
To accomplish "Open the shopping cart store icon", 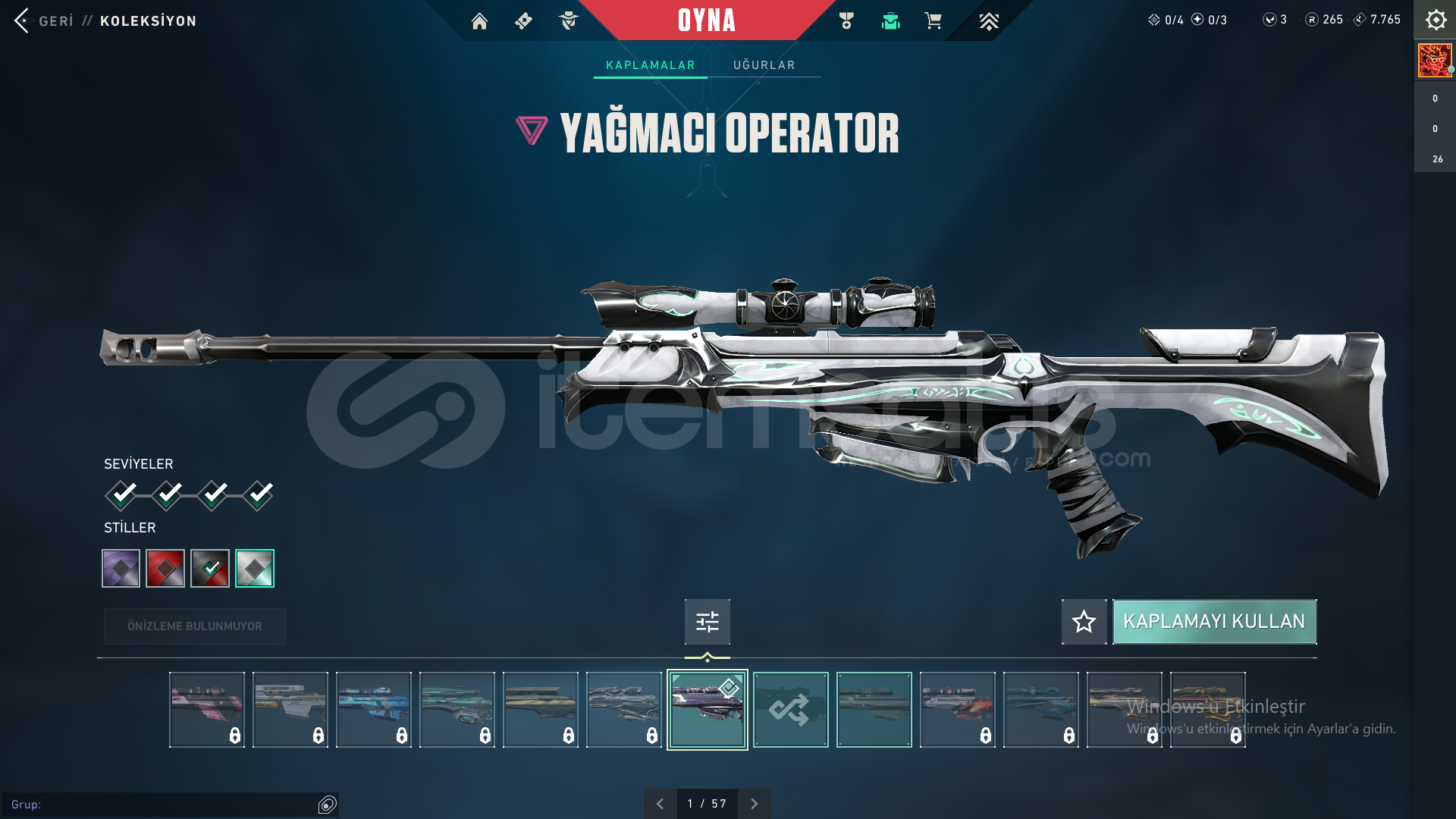I will tap(933, 21).
